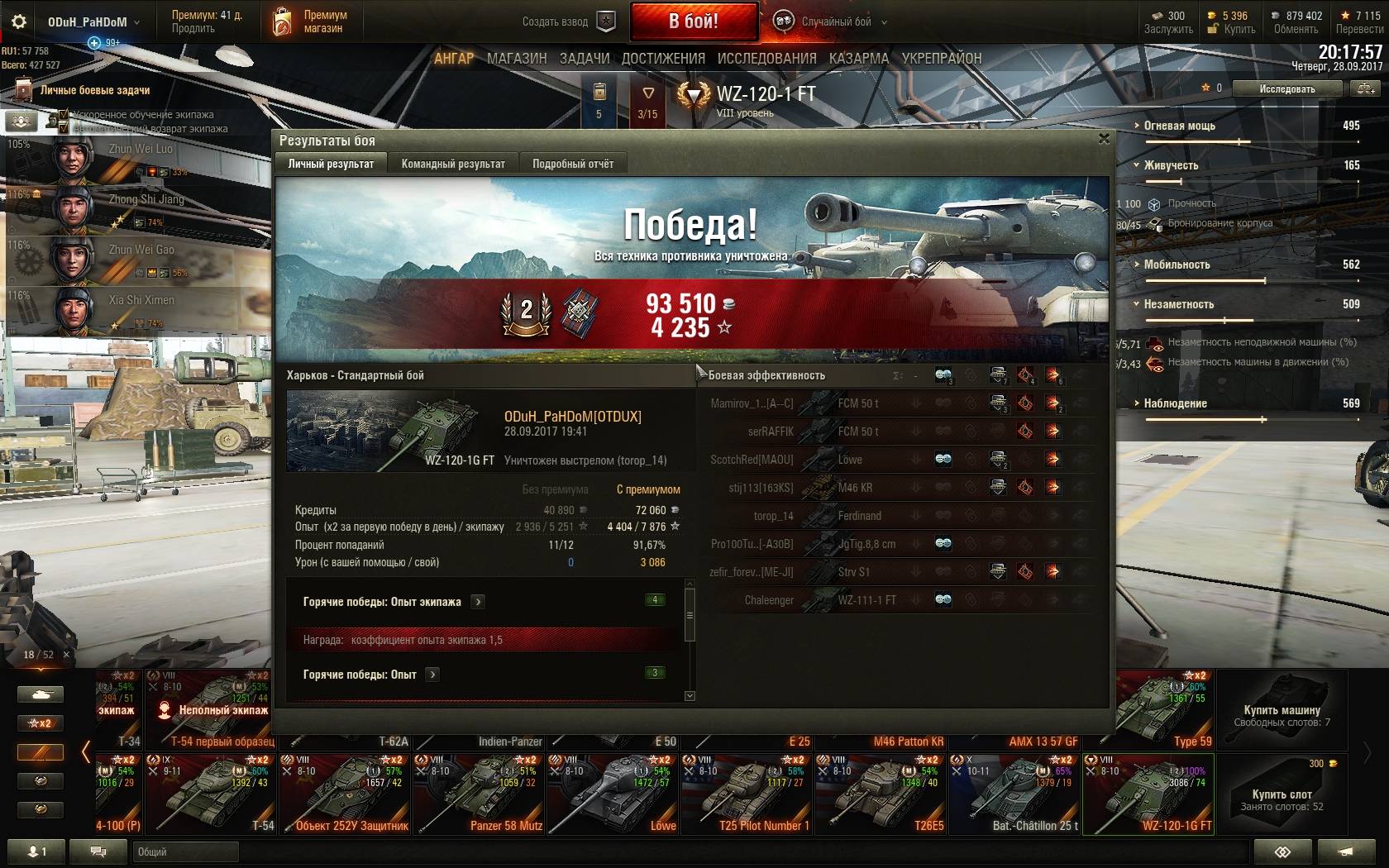Select the Löwe tank in the carousel
The image size is (1389, 868).
613,794
